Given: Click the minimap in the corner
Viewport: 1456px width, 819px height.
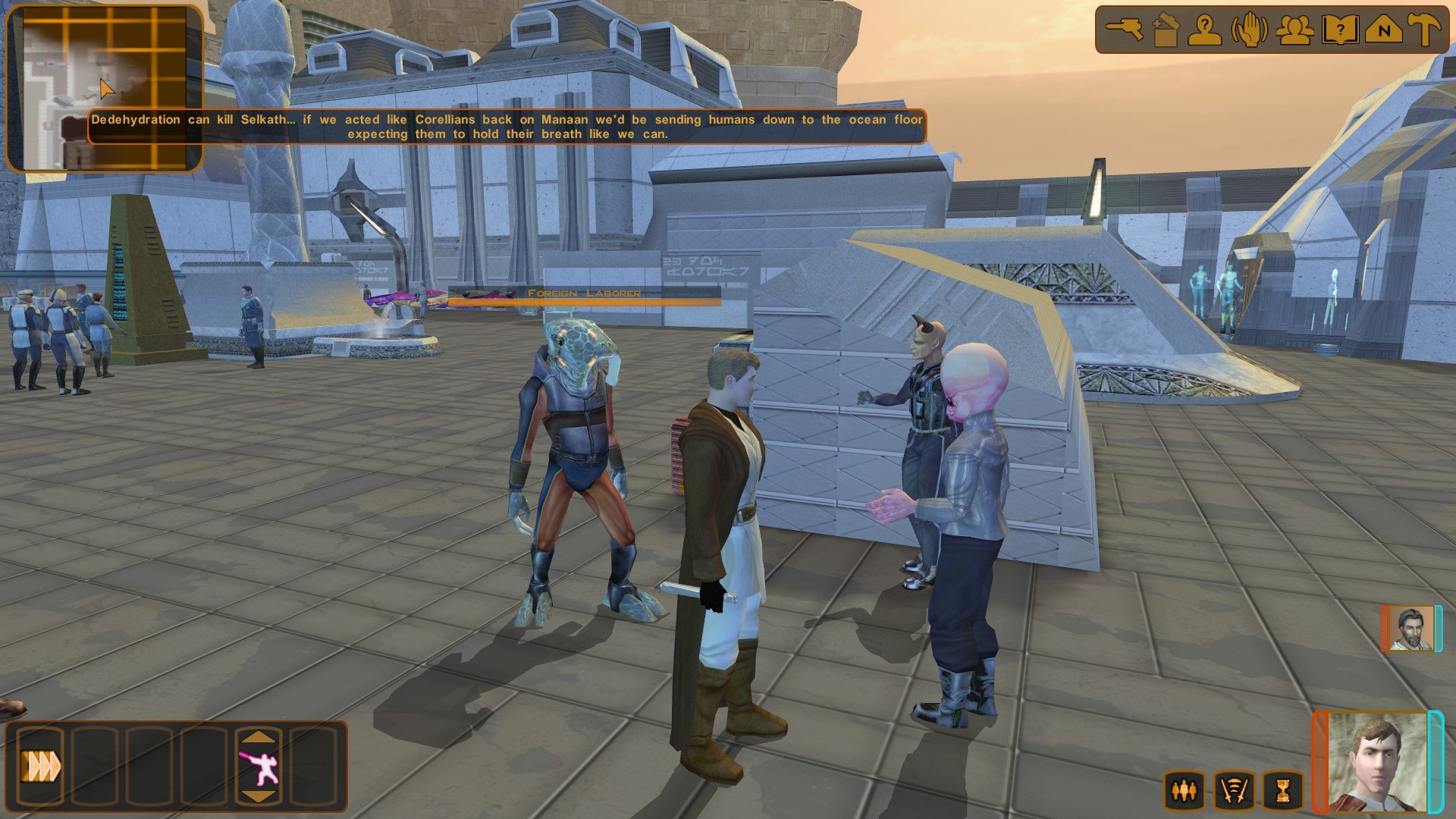Looking at the screenshot, I should click(x=105, y=88).
